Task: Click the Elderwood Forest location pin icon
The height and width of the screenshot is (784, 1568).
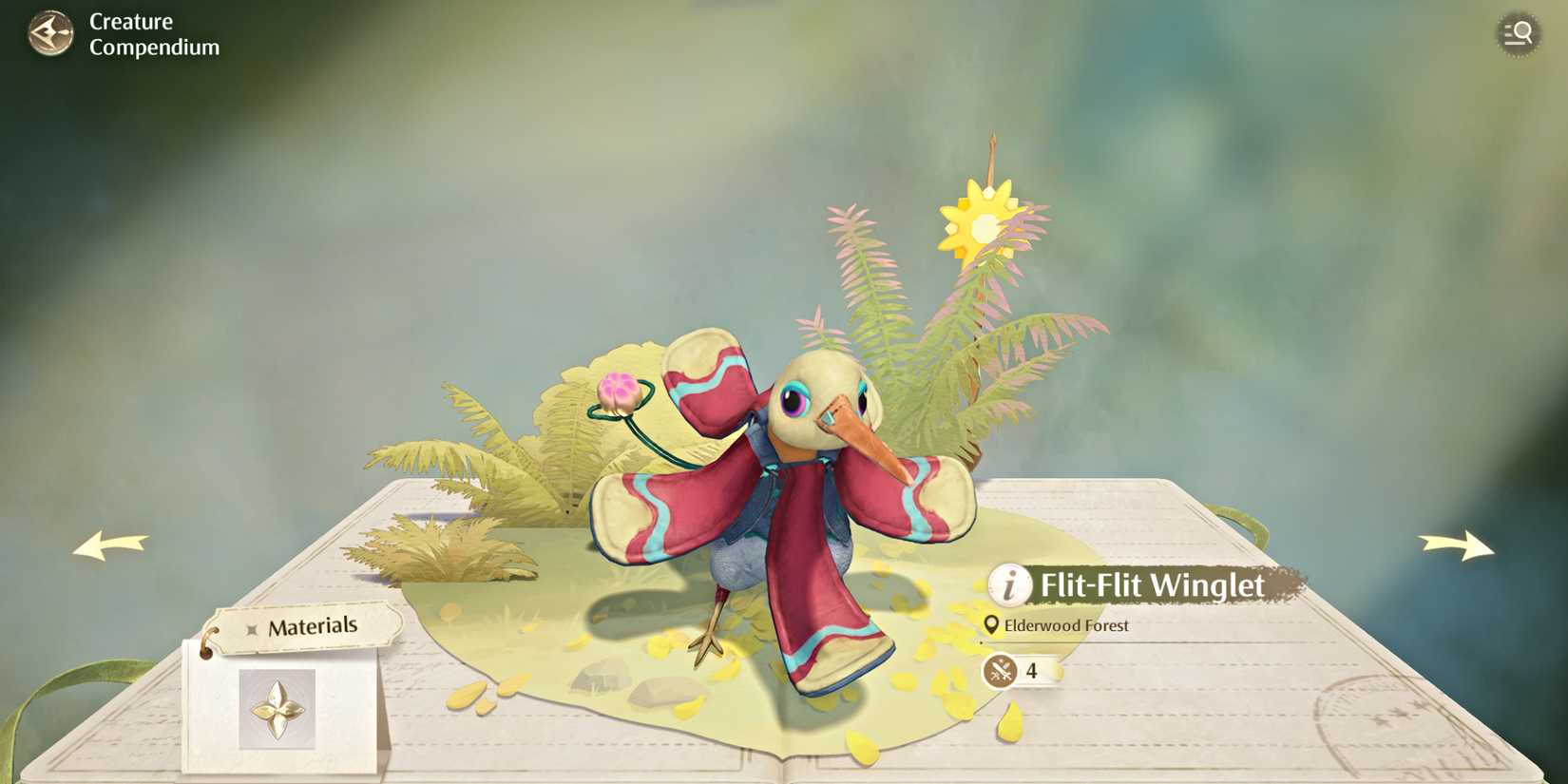Action: [992, 626]
